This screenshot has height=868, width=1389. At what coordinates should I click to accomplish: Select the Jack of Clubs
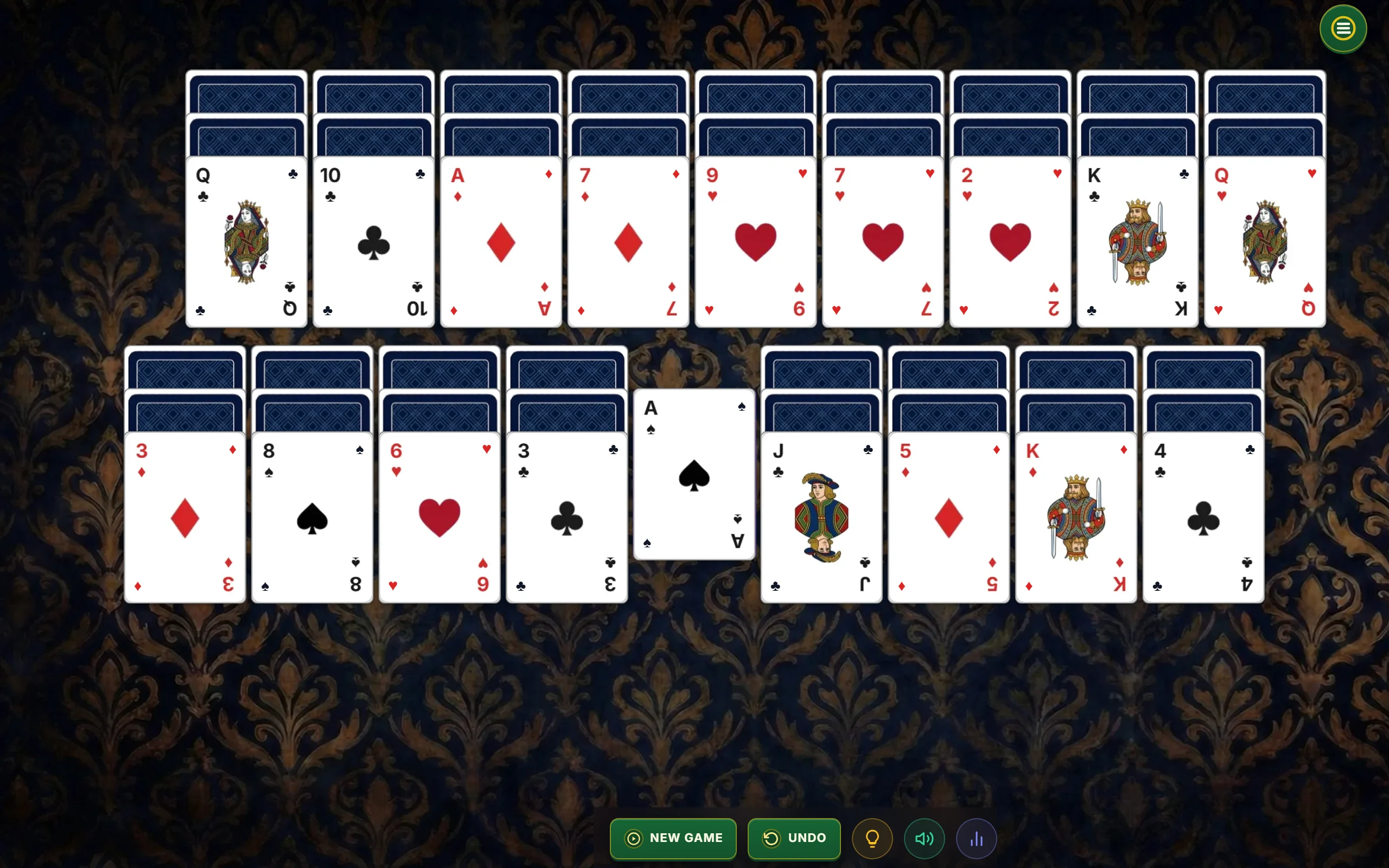coord(821,516)
